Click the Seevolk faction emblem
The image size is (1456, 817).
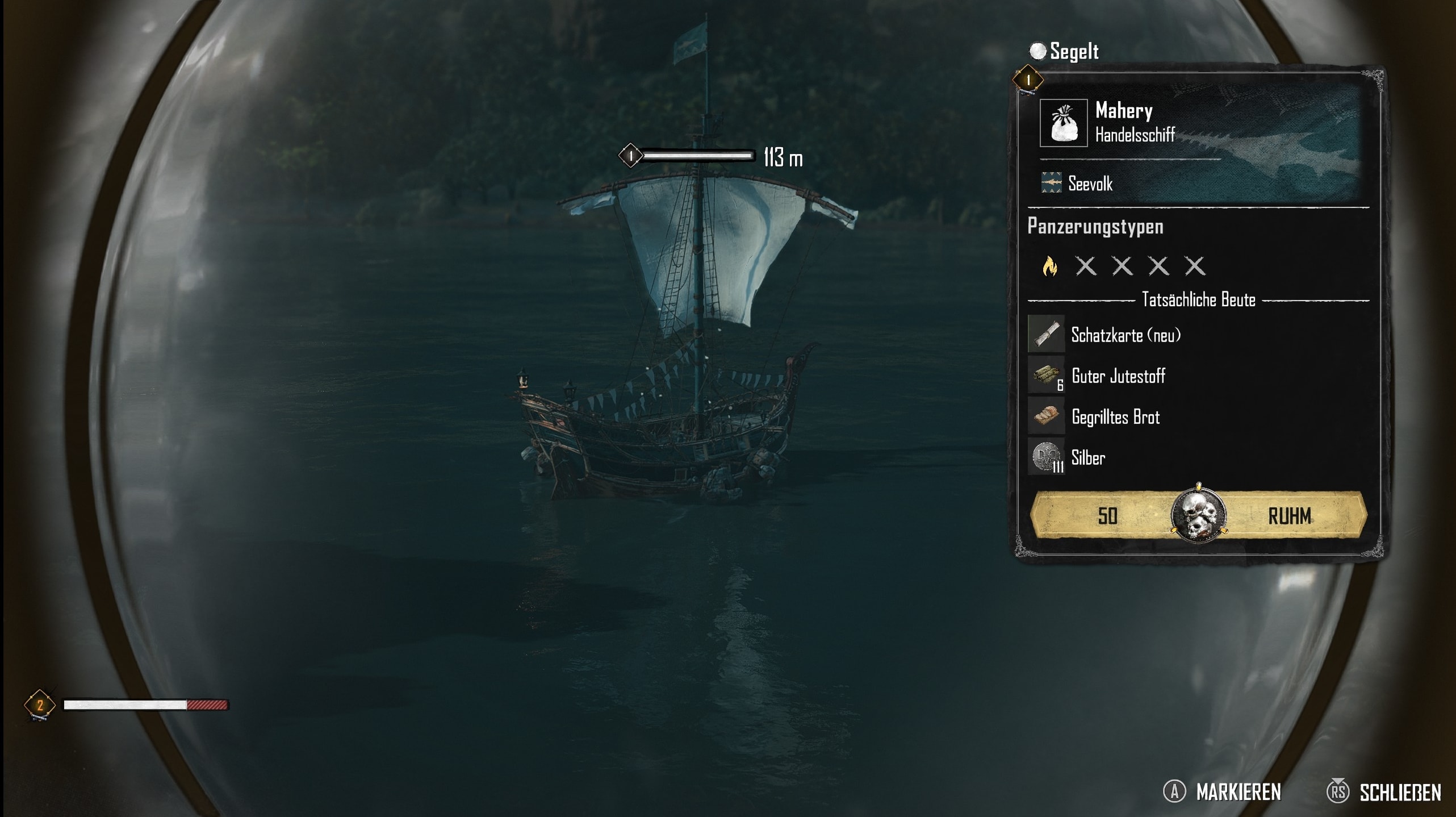1051,183
